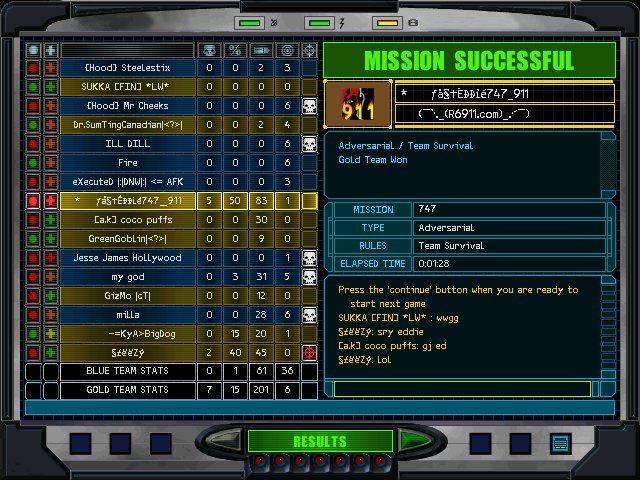The width and height of the screenshot is (640, 480).
Task: View the Gold Team Stats row
Action: 128,390
